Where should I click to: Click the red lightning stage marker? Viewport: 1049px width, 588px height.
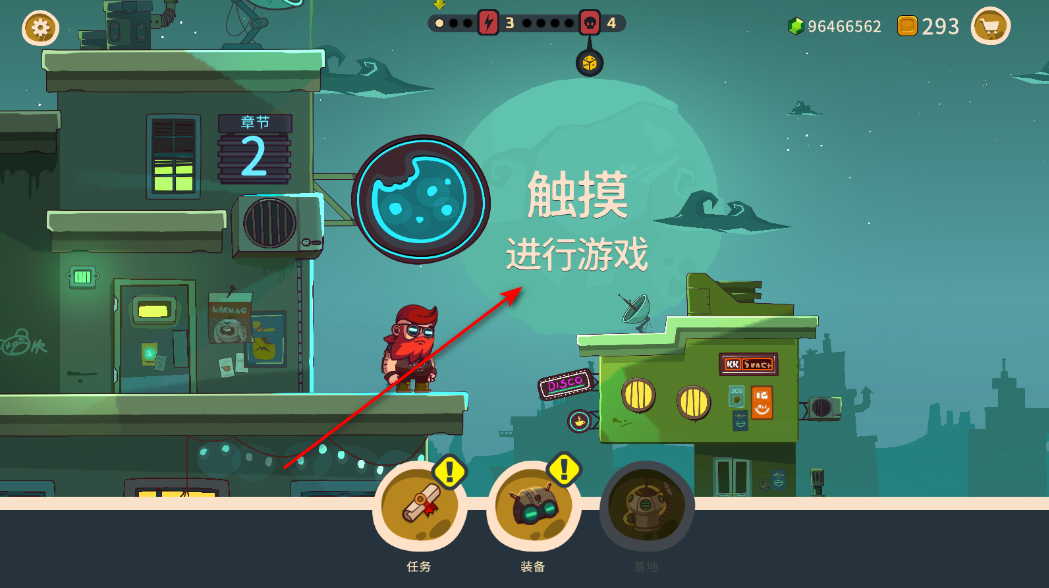488,22
